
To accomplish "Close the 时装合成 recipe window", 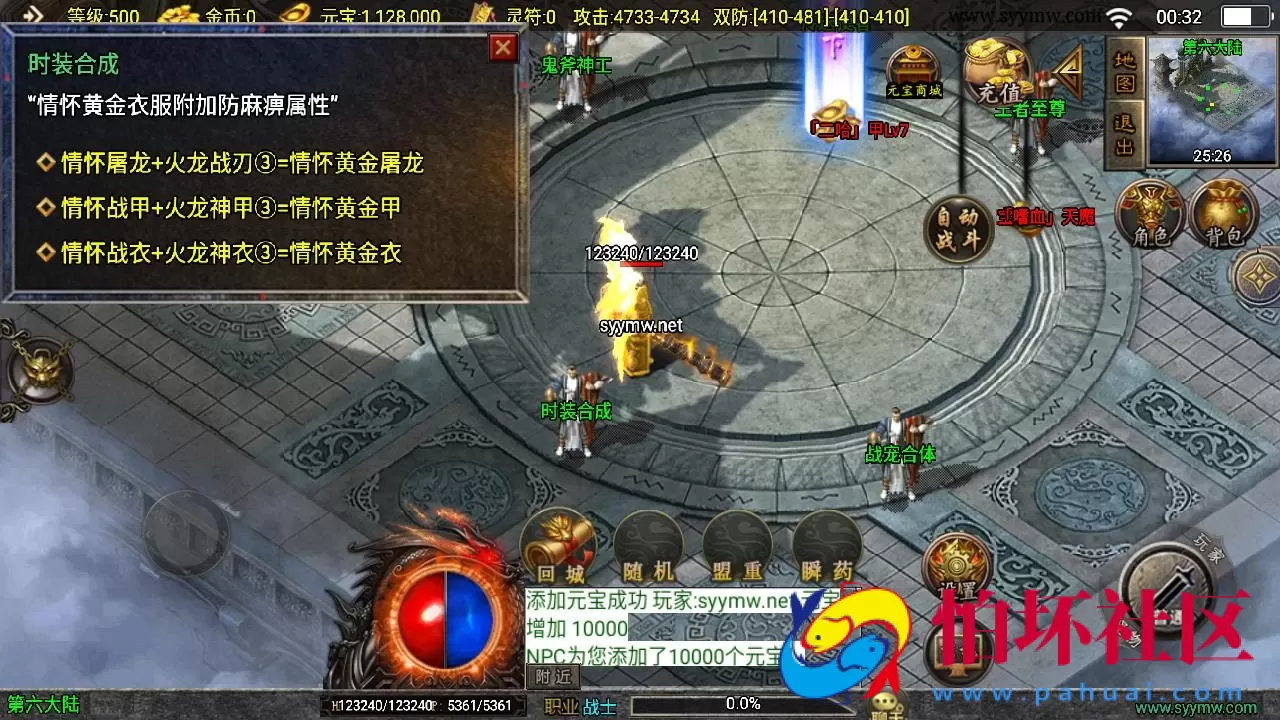I will pos(503,48).
